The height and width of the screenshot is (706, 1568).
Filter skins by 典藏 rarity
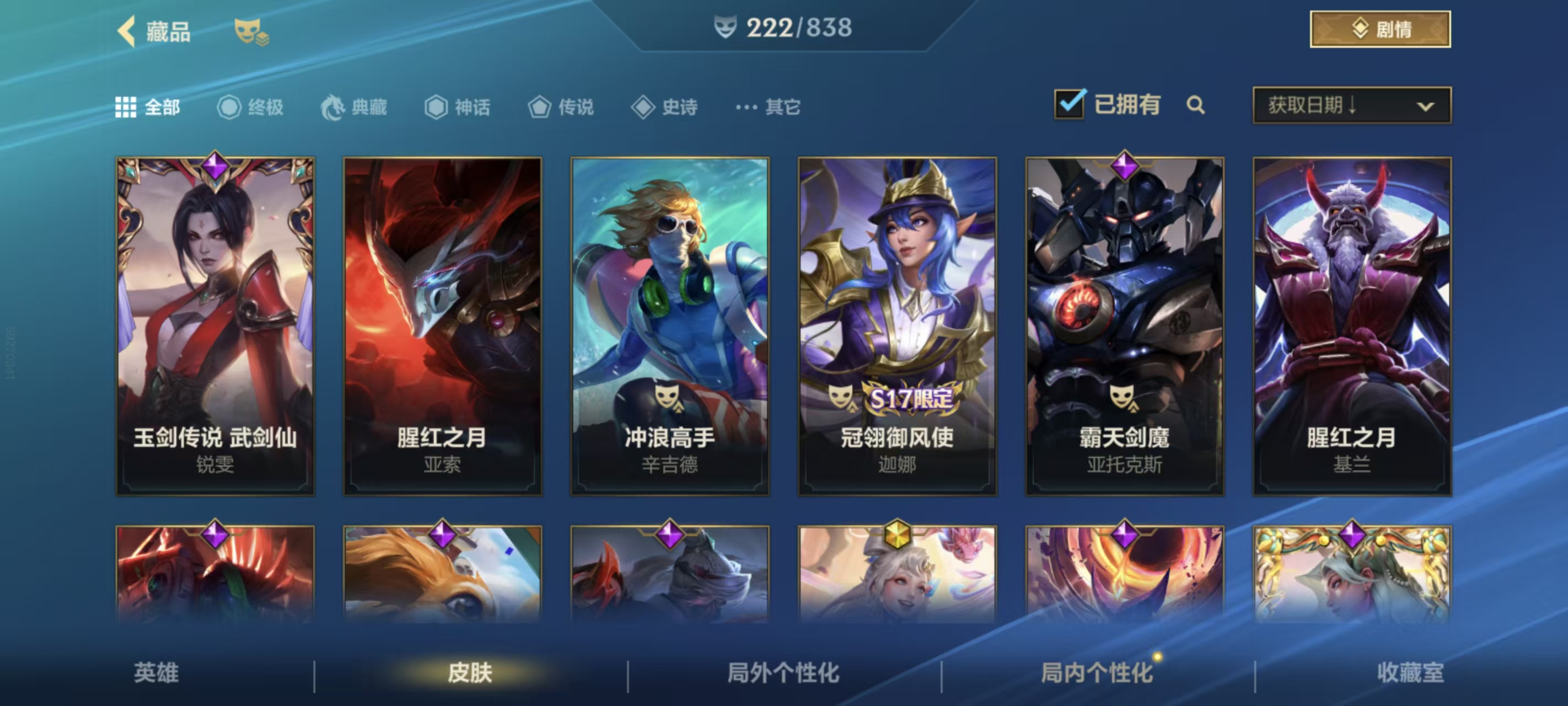(355, 107)
